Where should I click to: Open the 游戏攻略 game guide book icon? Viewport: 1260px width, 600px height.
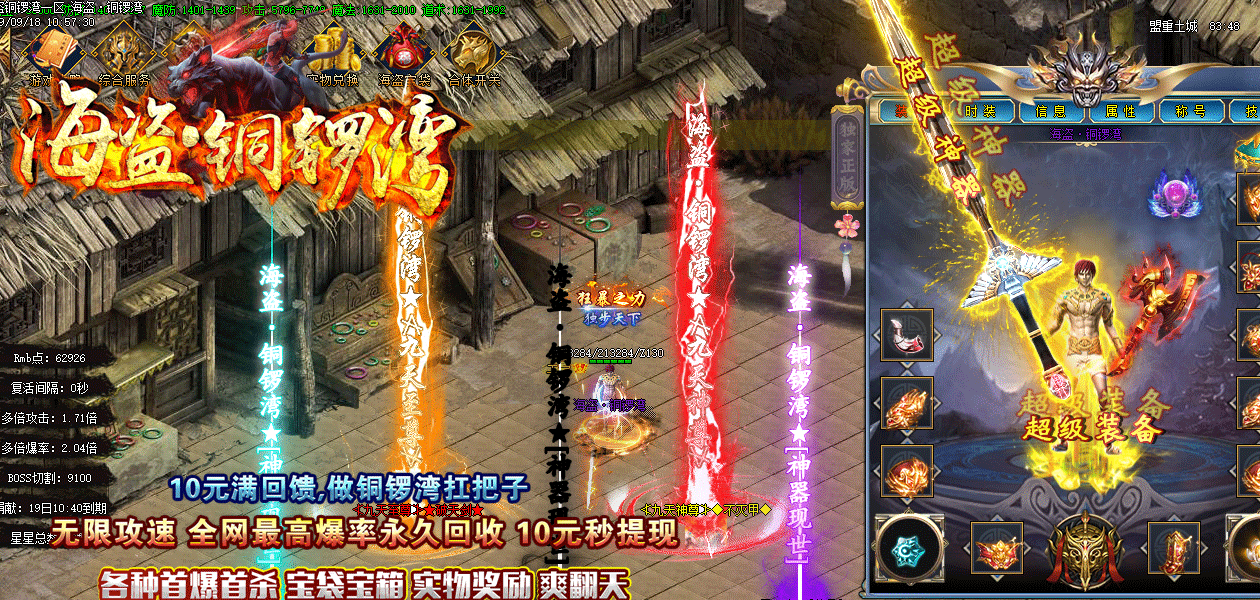(x=54, y=50)
